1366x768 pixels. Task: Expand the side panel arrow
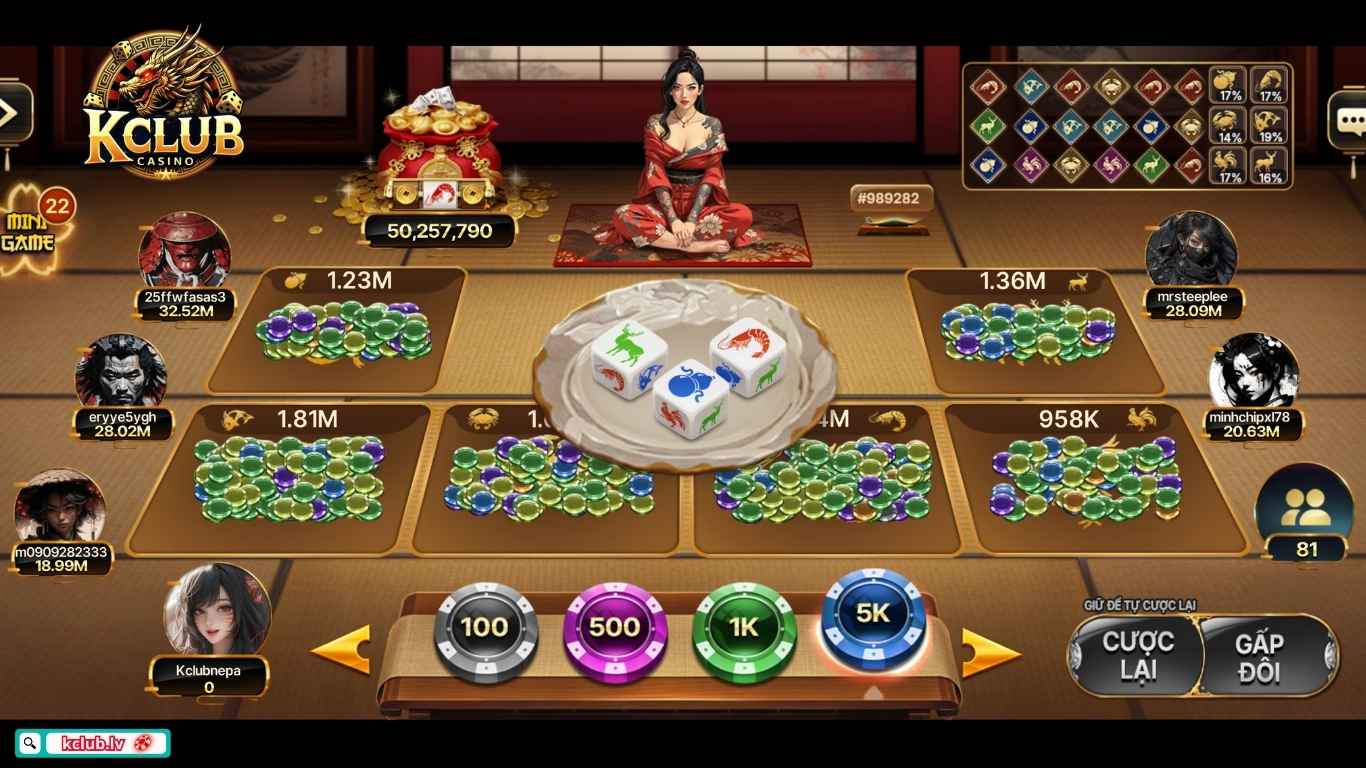pyautogui.click(x=12, y=112)
